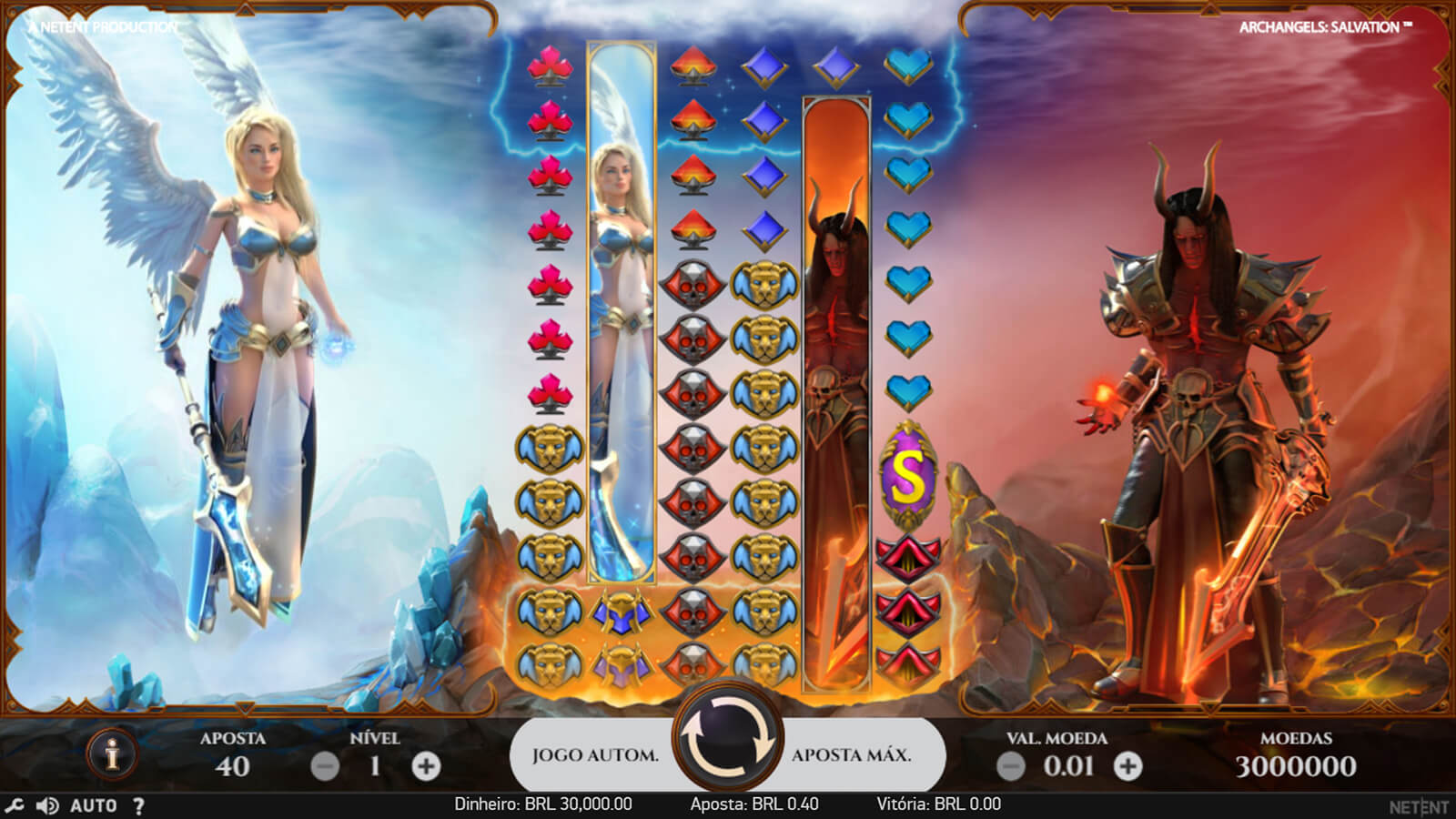Toggle sound with the speaker icon

coord(46,805)
